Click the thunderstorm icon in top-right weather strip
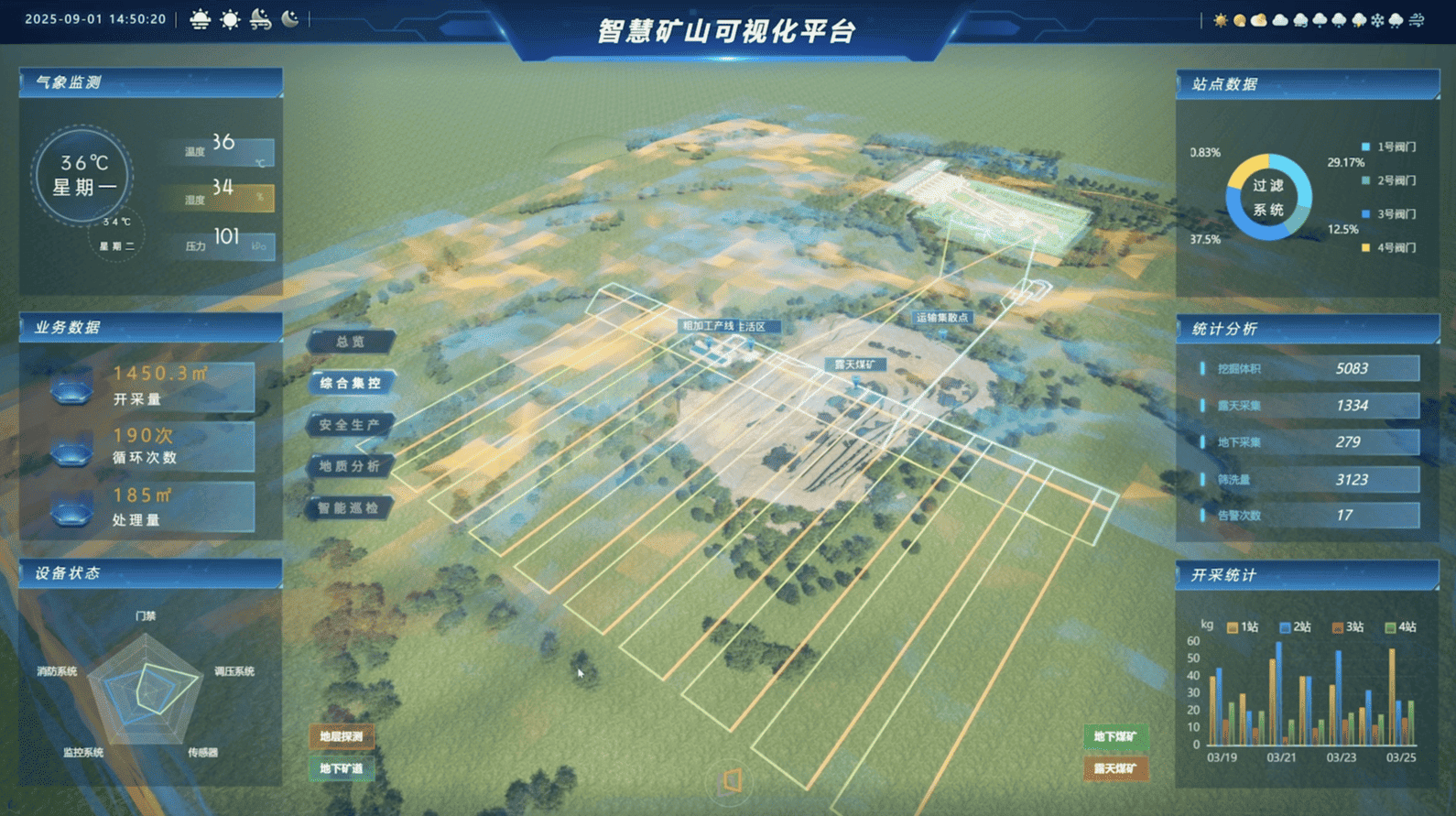Image resolution: width=1456 pixels, height=816 pixels. 1358,20
